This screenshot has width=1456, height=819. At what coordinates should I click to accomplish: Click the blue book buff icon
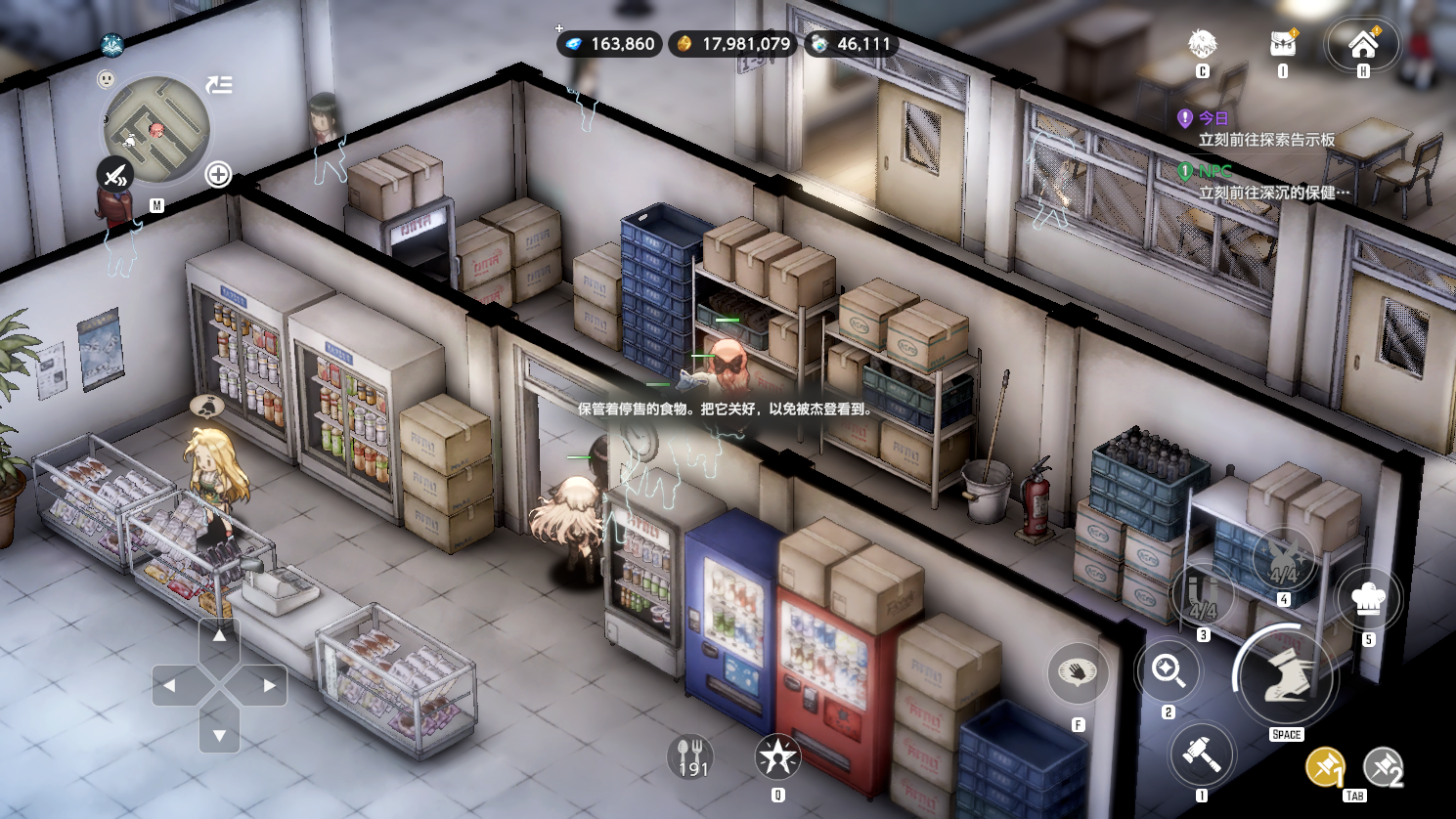pyautogui.click(x=112, y=45)
